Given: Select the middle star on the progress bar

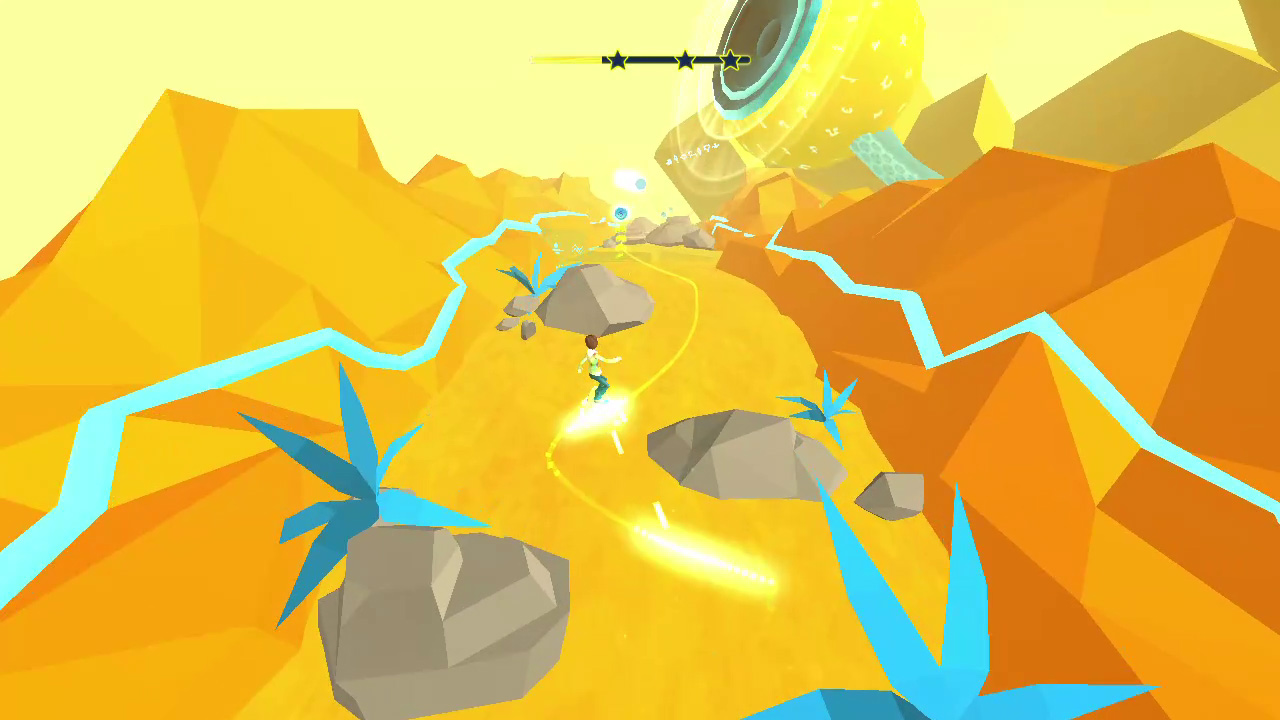Looking at the screenshot, I should pyautogui.click(x=684, y=59).
